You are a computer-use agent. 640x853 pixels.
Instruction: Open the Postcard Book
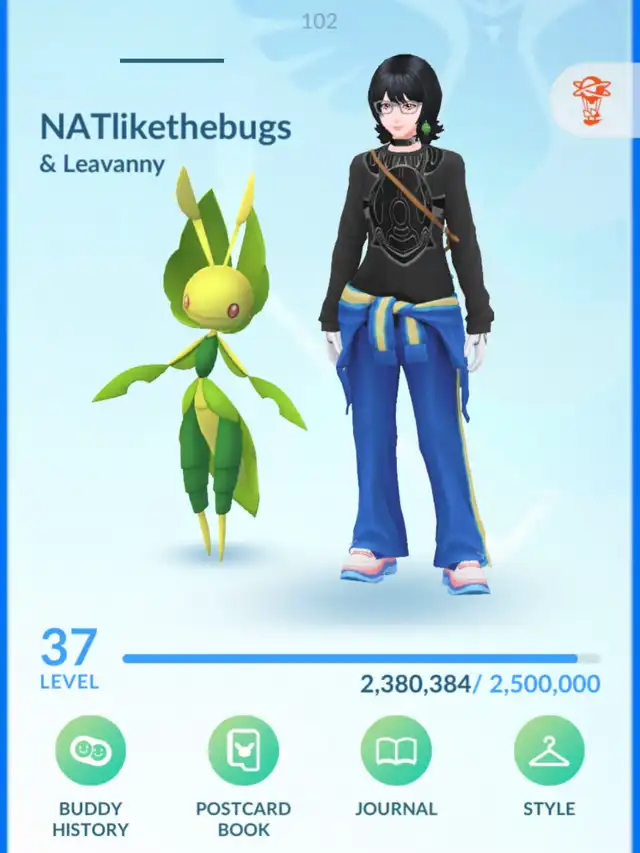pos(243,751)
